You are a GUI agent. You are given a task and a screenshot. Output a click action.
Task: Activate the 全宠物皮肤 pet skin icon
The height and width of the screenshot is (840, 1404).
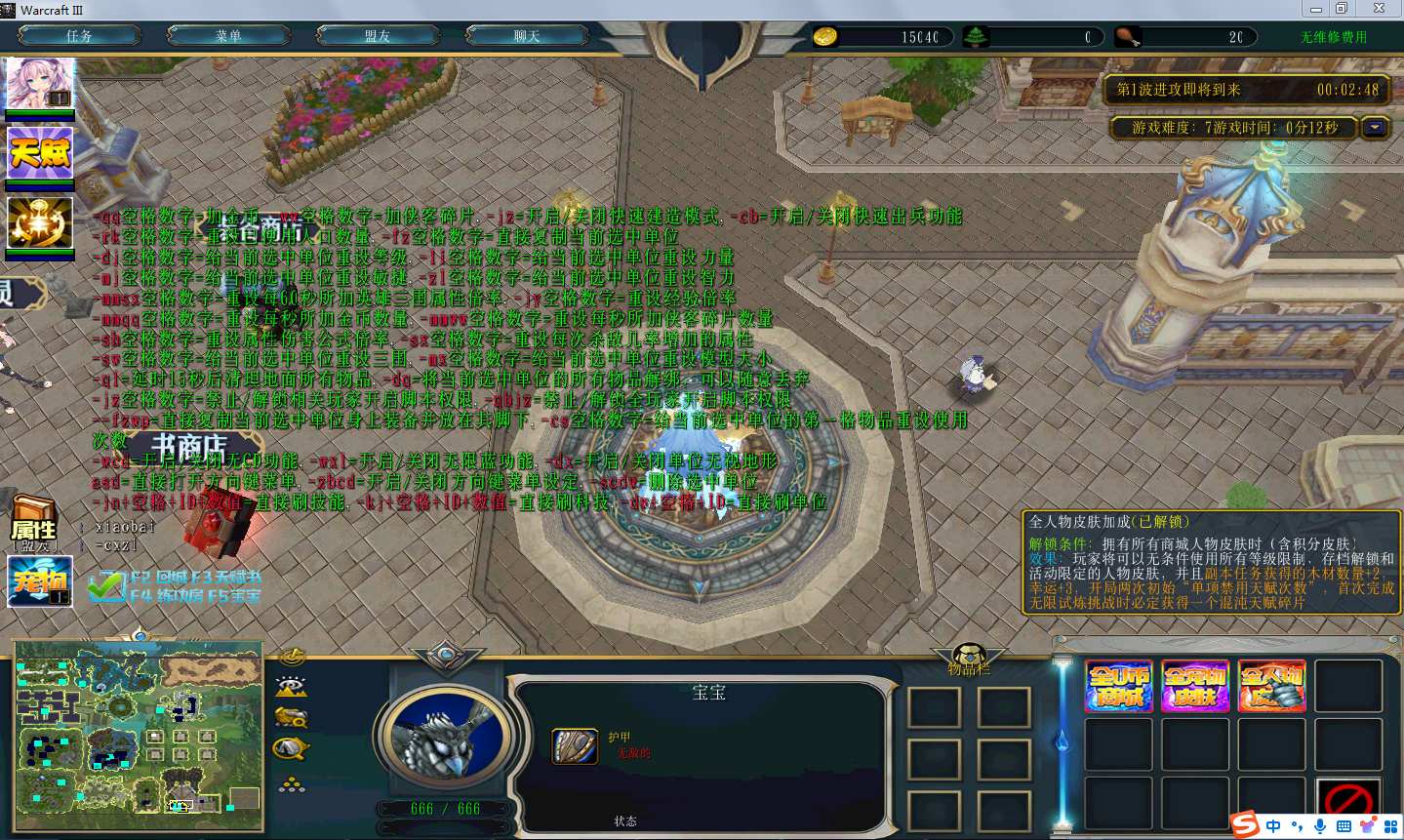1195,686
